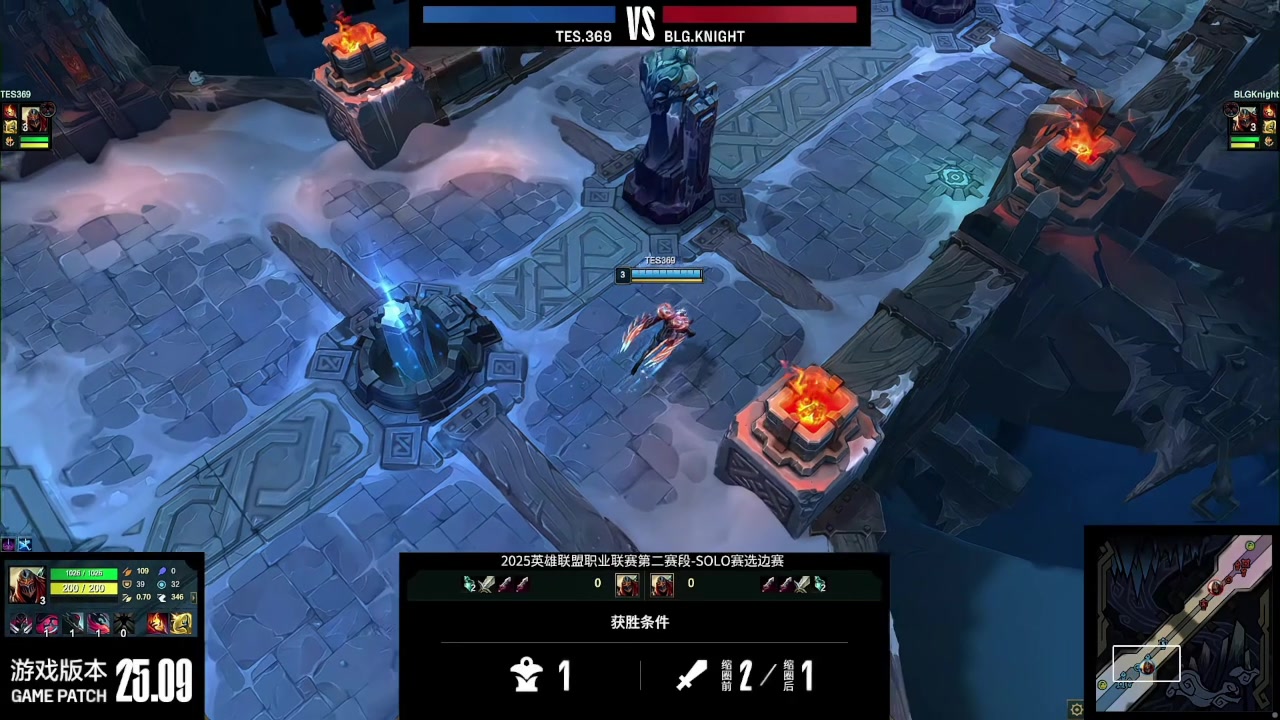
Task: Click the purple buff icon above the stats panel
Action: (x=9, y=544)
